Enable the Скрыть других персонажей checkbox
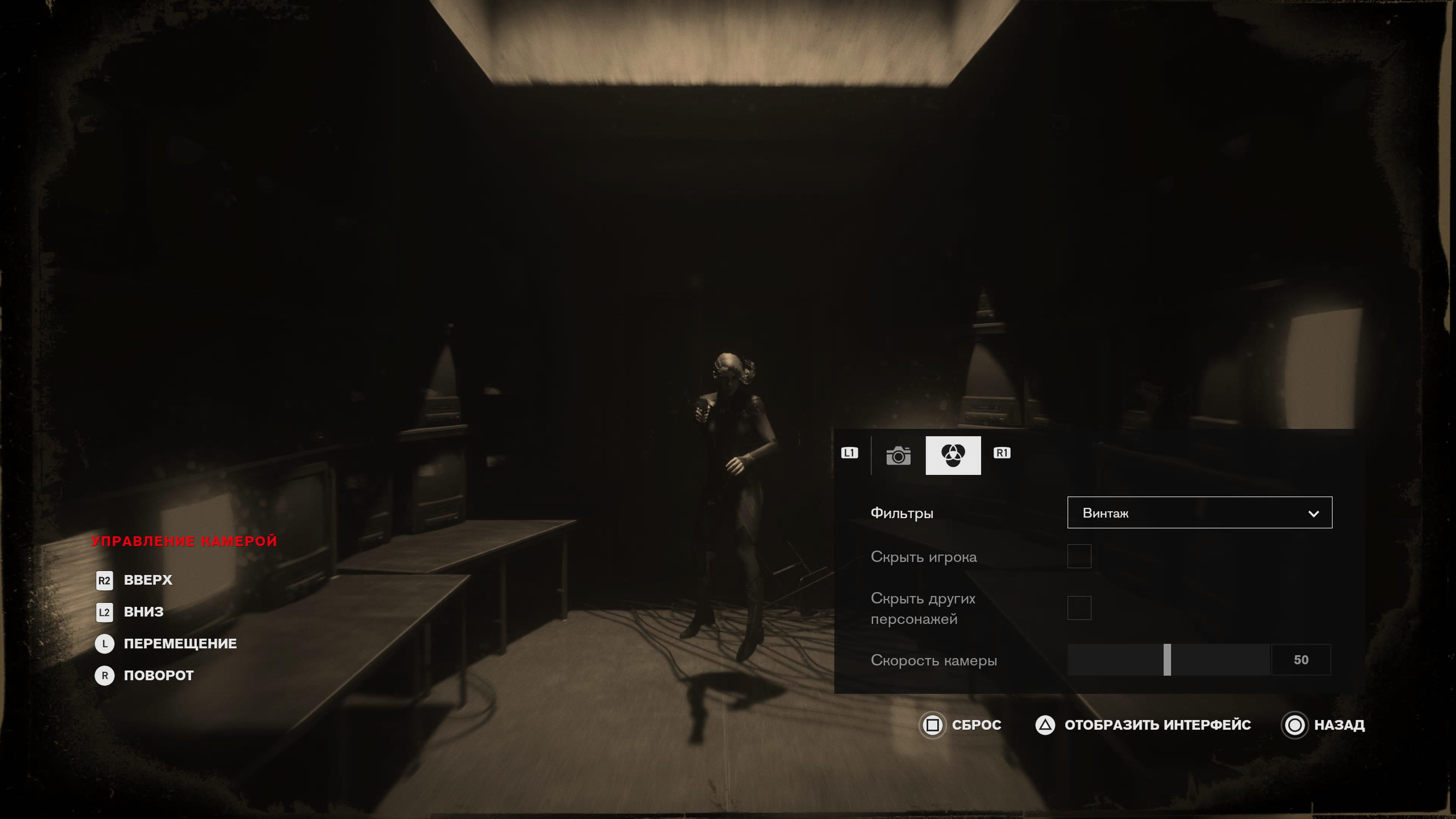The height and width of the screenshot is (819, 1456). [x=1079, y=608]
